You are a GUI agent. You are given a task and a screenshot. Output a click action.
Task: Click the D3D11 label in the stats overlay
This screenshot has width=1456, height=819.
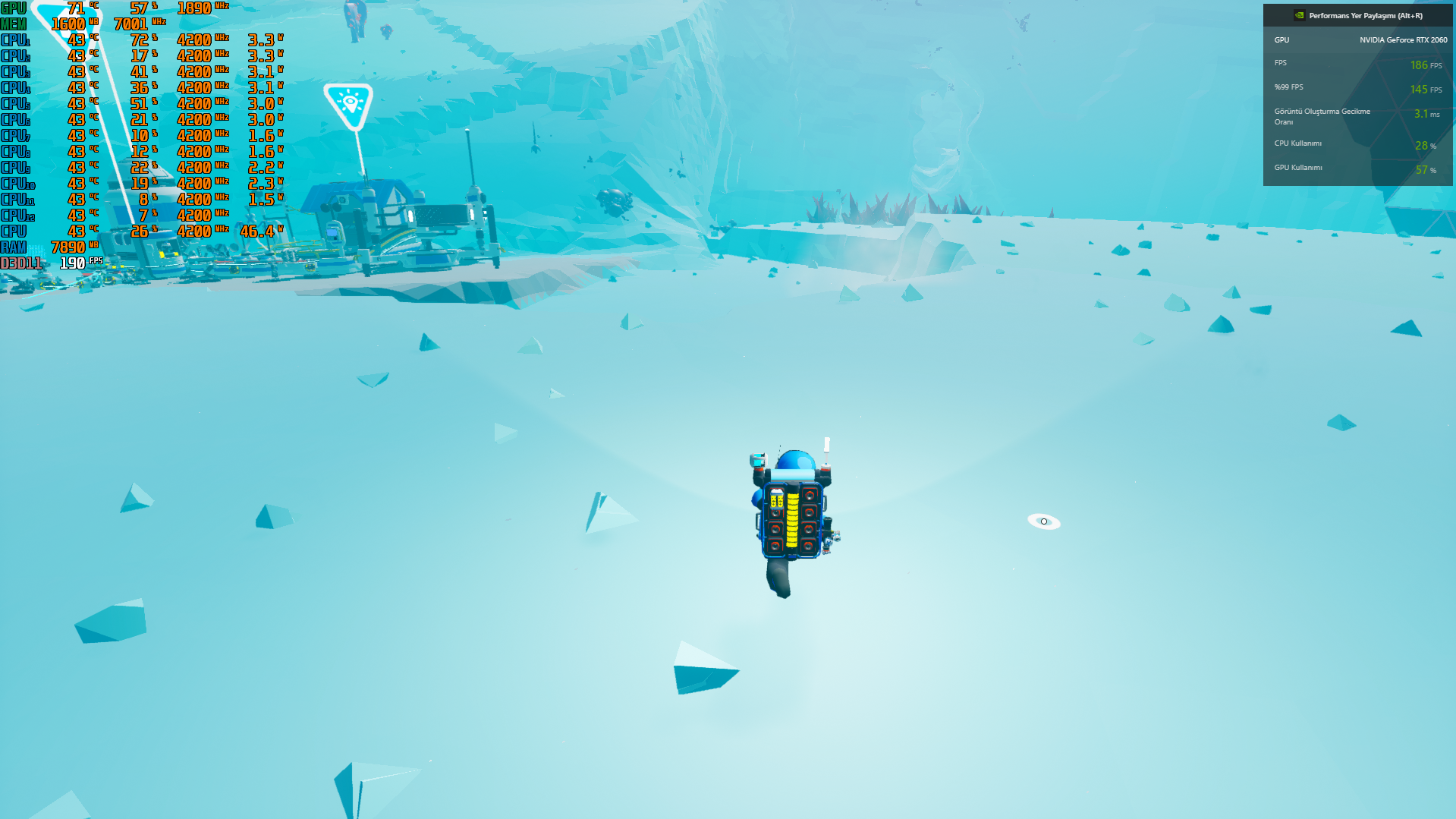20,262
